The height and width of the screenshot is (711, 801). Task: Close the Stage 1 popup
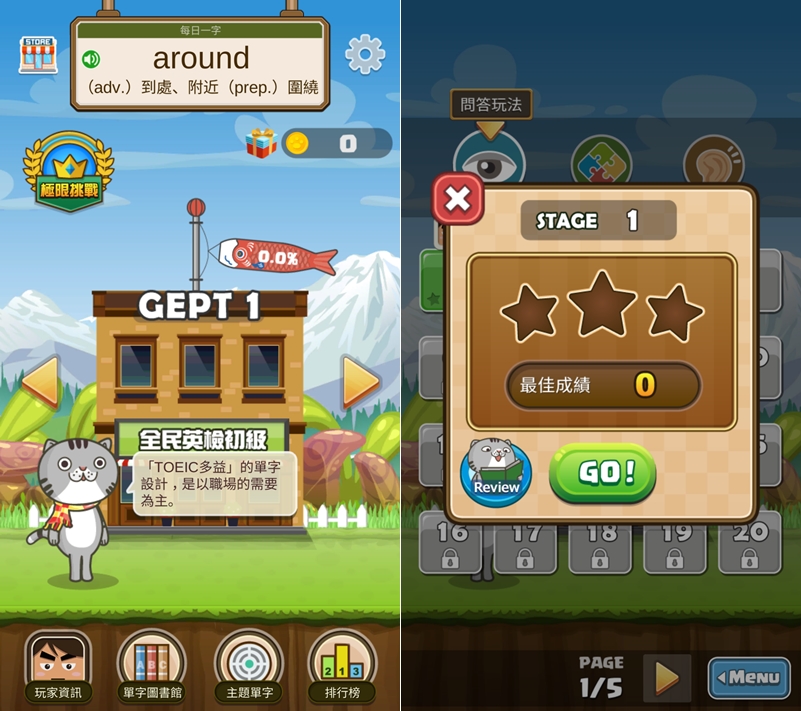tap(458, 199)
